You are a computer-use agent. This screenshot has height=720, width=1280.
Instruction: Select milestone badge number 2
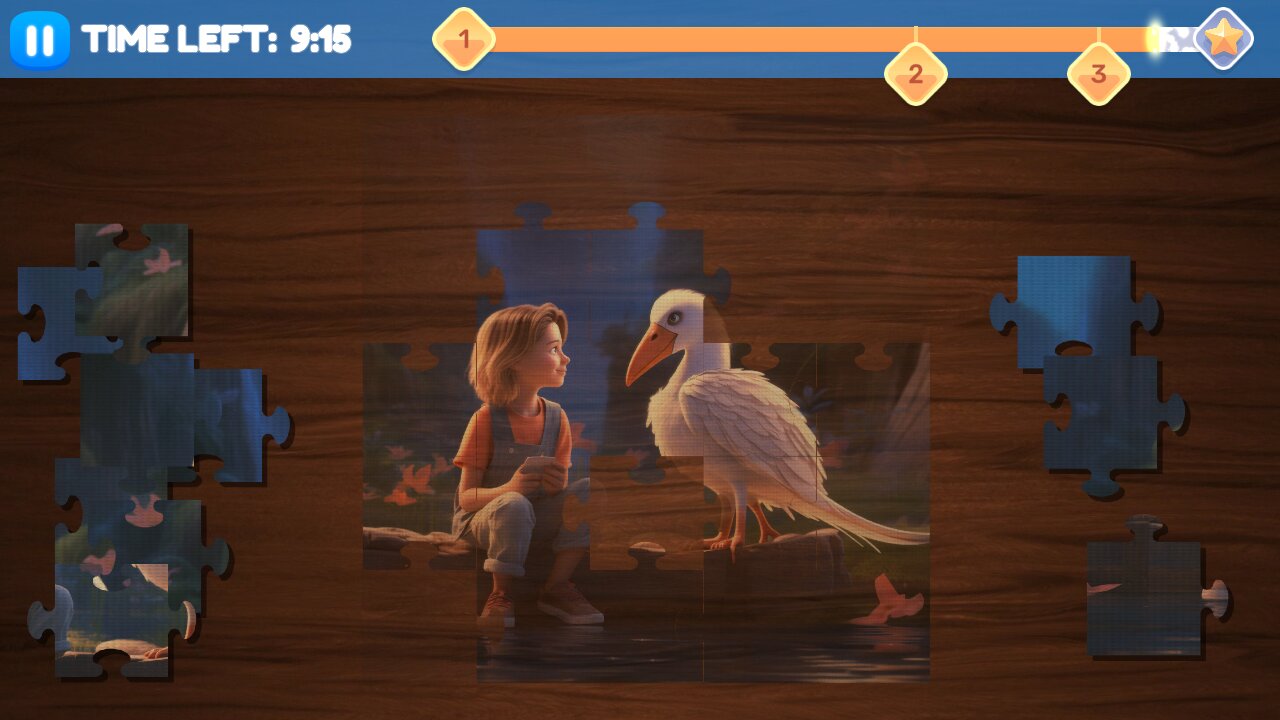click(916, 72)
